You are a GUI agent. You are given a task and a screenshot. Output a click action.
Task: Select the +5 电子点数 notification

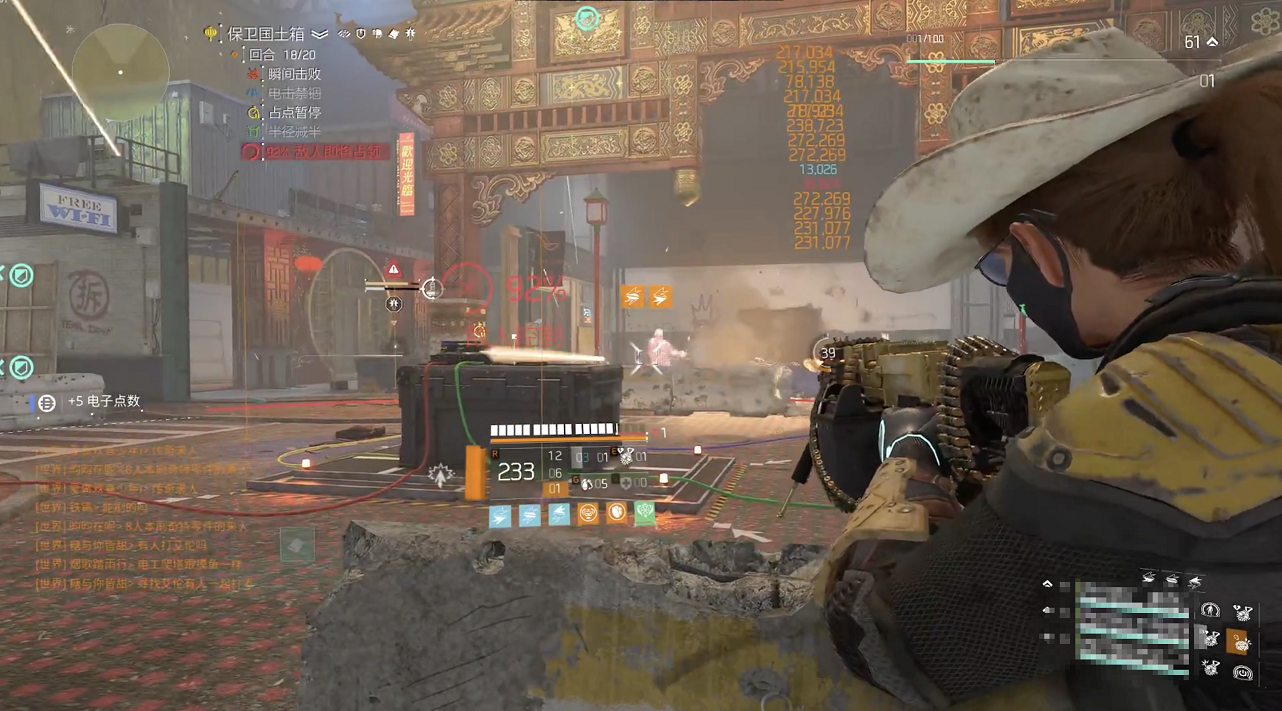coord(104,402)
